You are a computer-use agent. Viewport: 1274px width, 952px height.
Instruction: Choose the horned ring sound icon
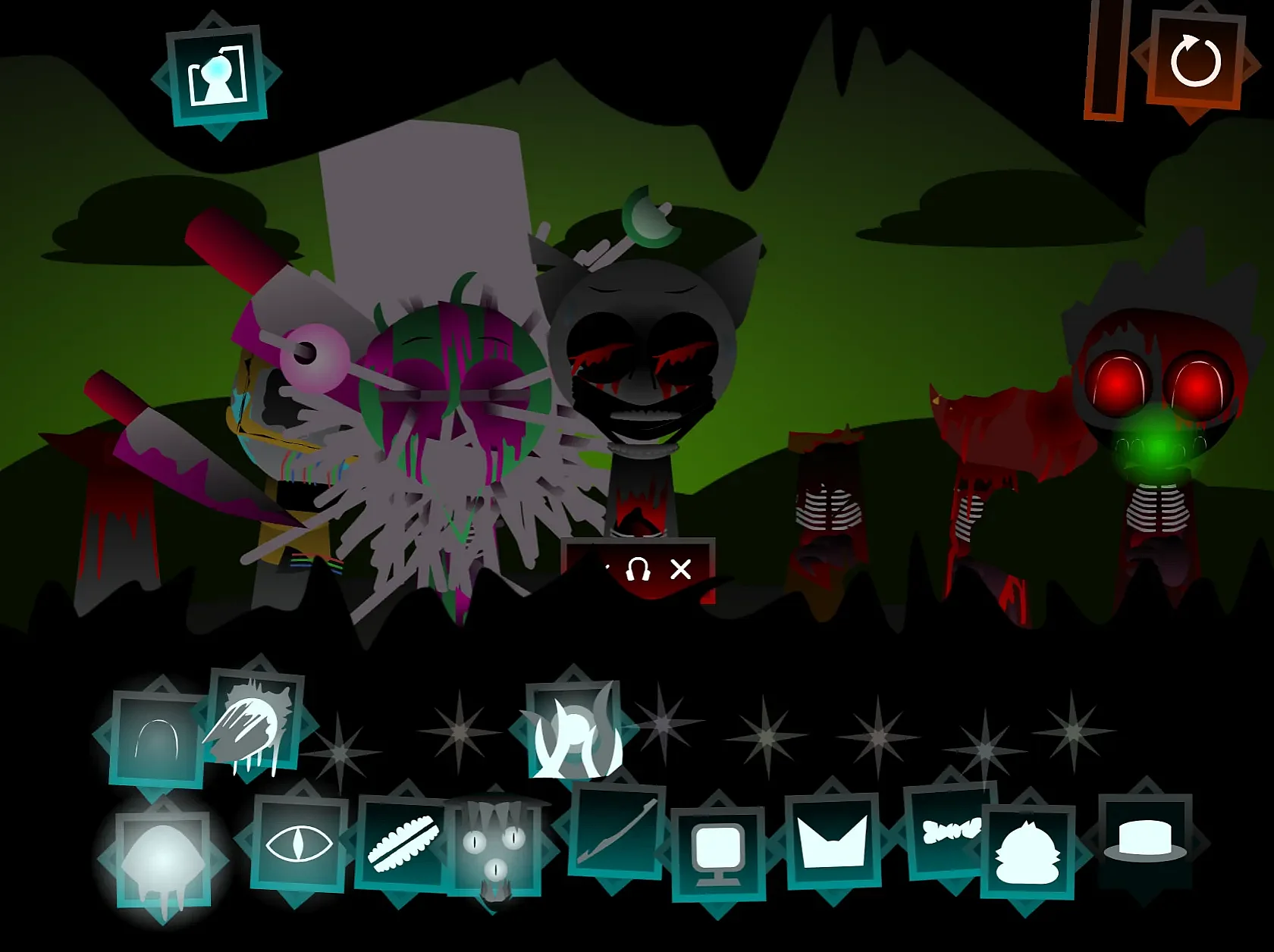click(x=576, y=731)
